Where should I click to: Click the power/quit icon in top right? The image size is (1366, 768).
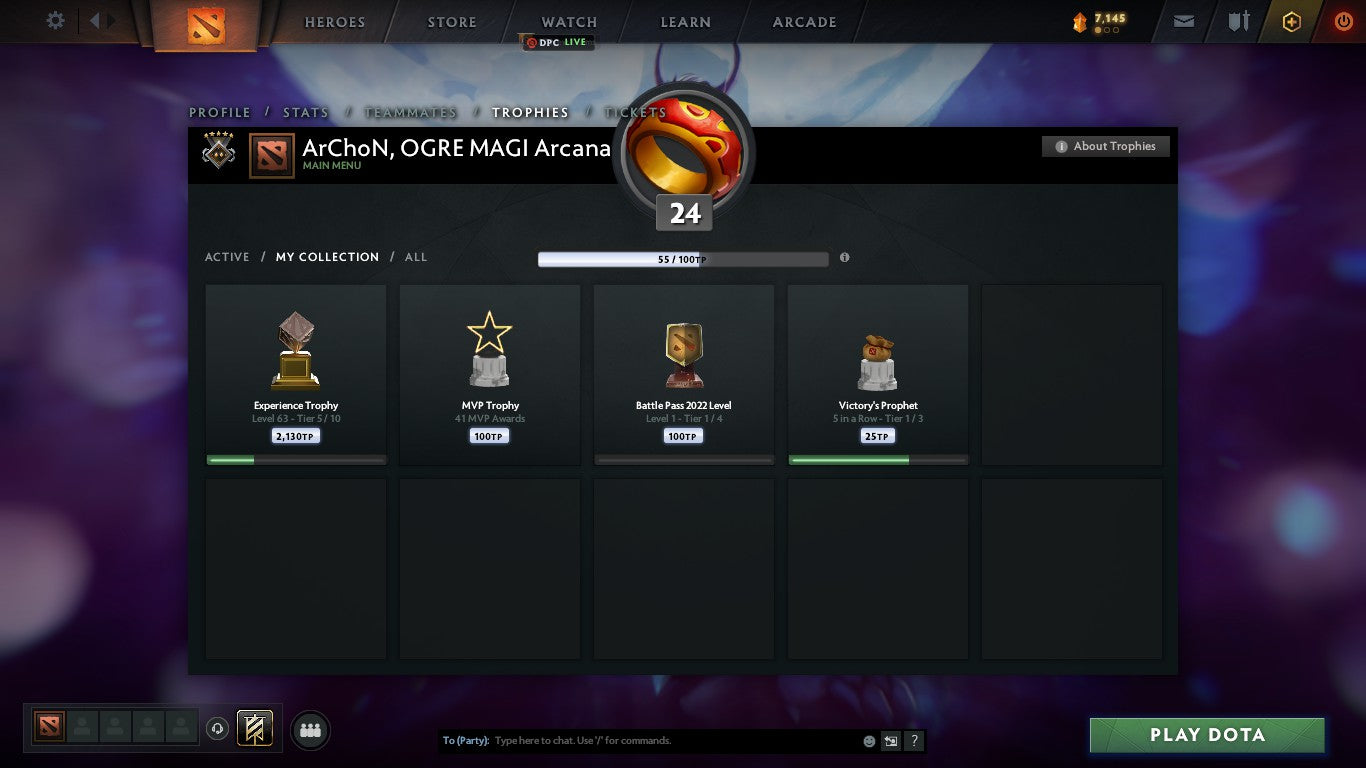coord(1343,20)
